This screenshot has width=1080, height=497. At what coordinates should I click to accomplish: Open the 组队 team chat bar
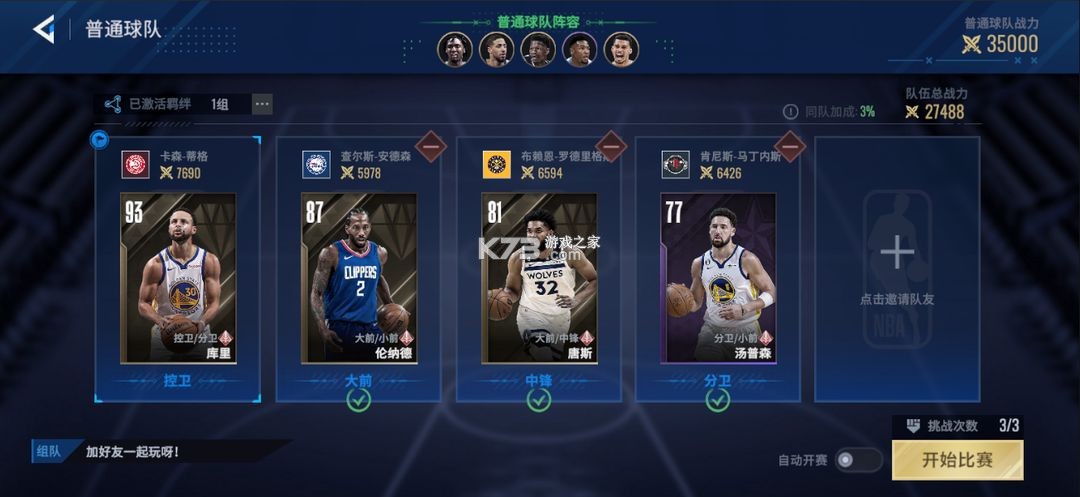(160, 452)
